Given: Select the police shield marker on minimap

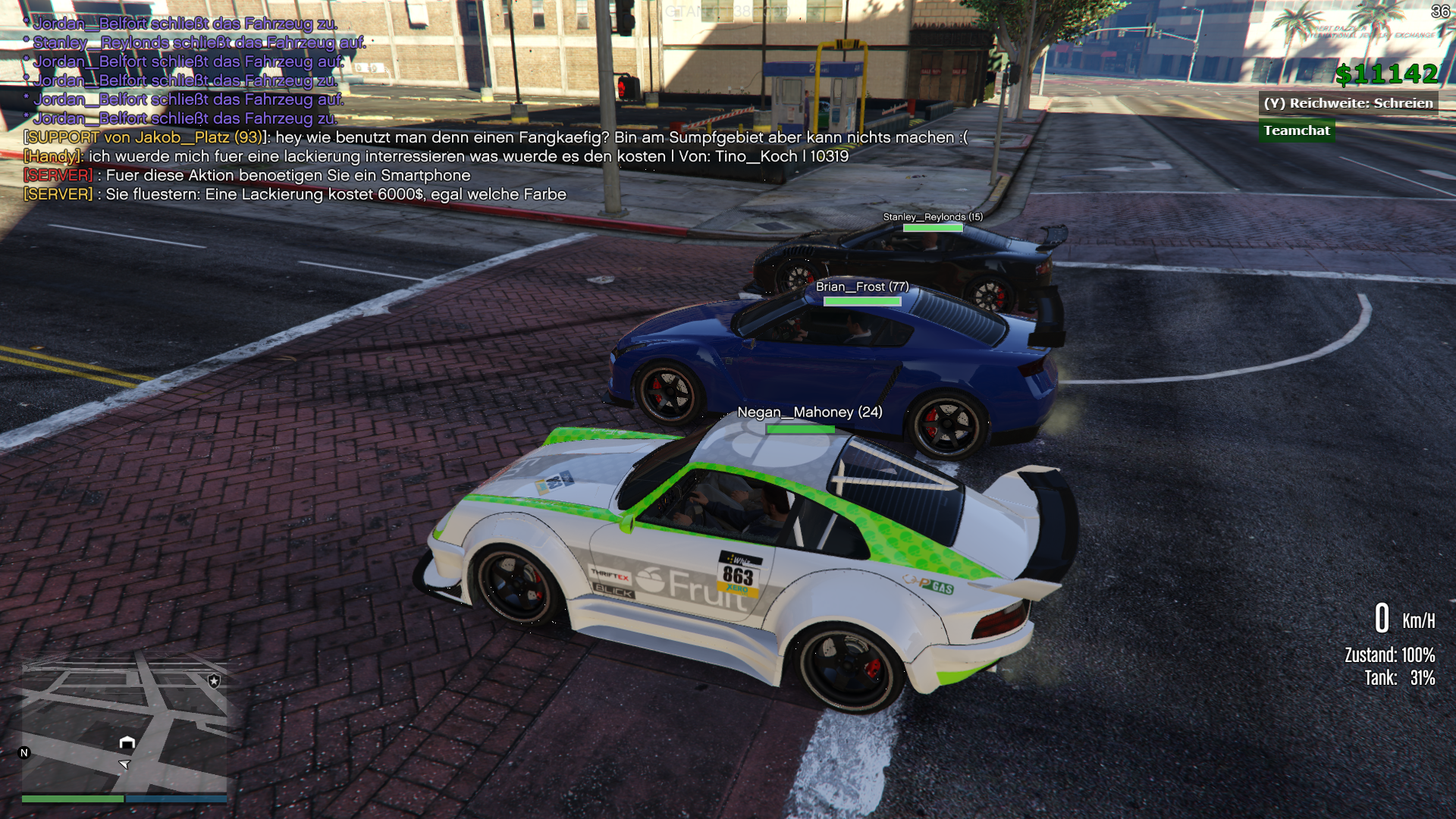Looking at the screenshot, I should [215, 681].
